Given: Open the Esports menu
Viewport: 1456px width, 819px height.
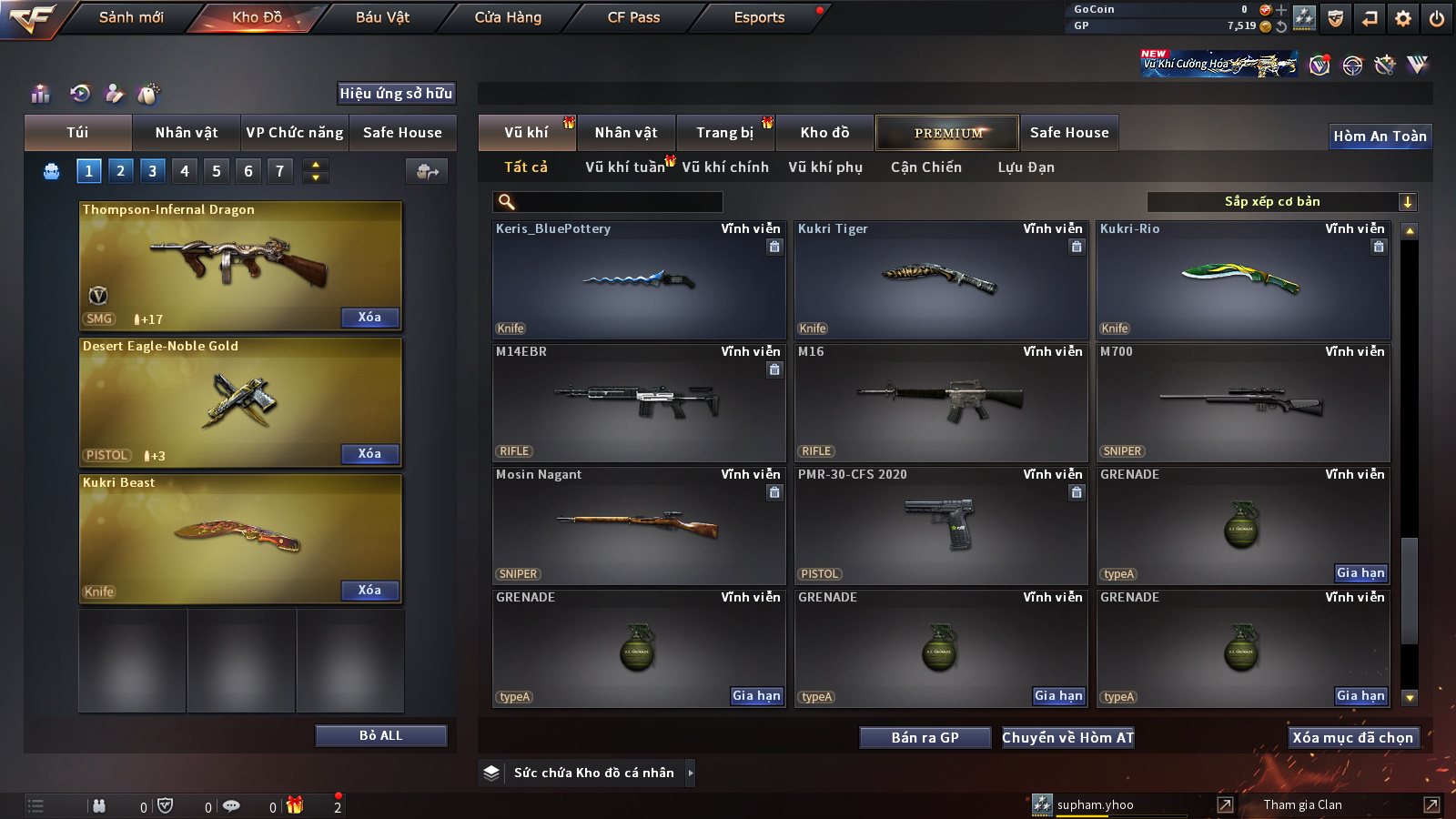Looking at the screenshot, I should coord(759,17).
